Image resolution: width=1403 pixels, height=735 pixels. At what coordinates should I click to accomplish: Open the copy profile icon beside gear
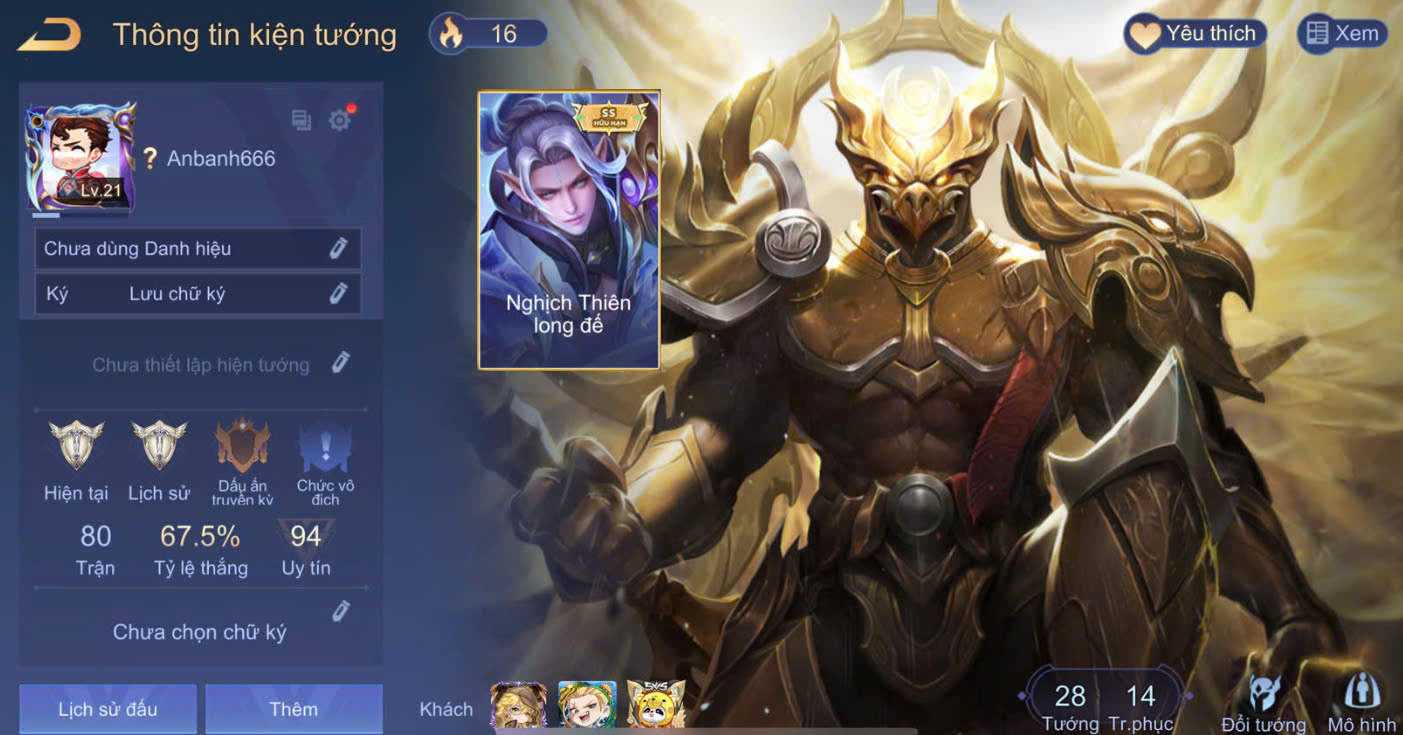tap(301, 120)
